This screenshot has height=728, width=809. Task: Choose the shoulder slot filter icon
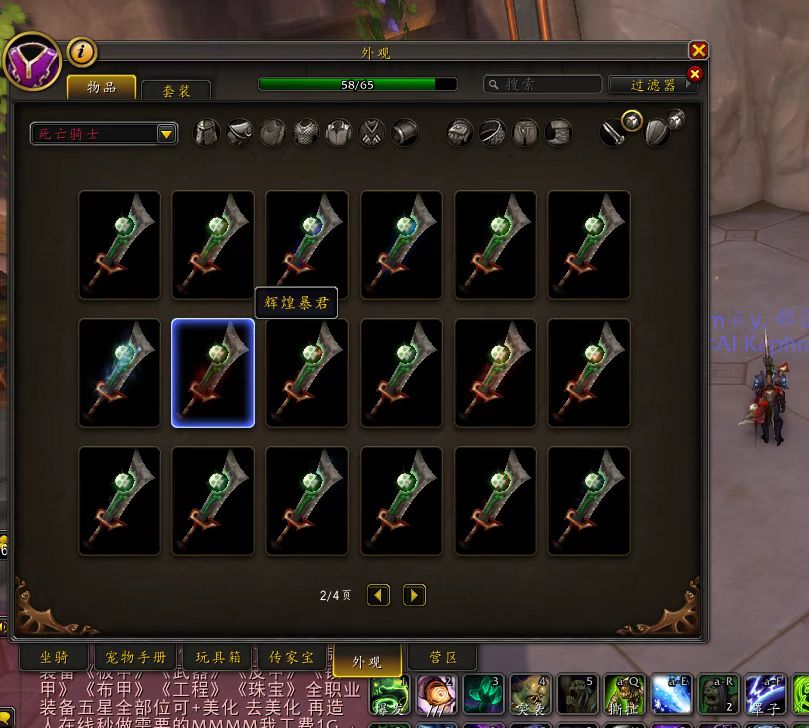coord(240,133)
